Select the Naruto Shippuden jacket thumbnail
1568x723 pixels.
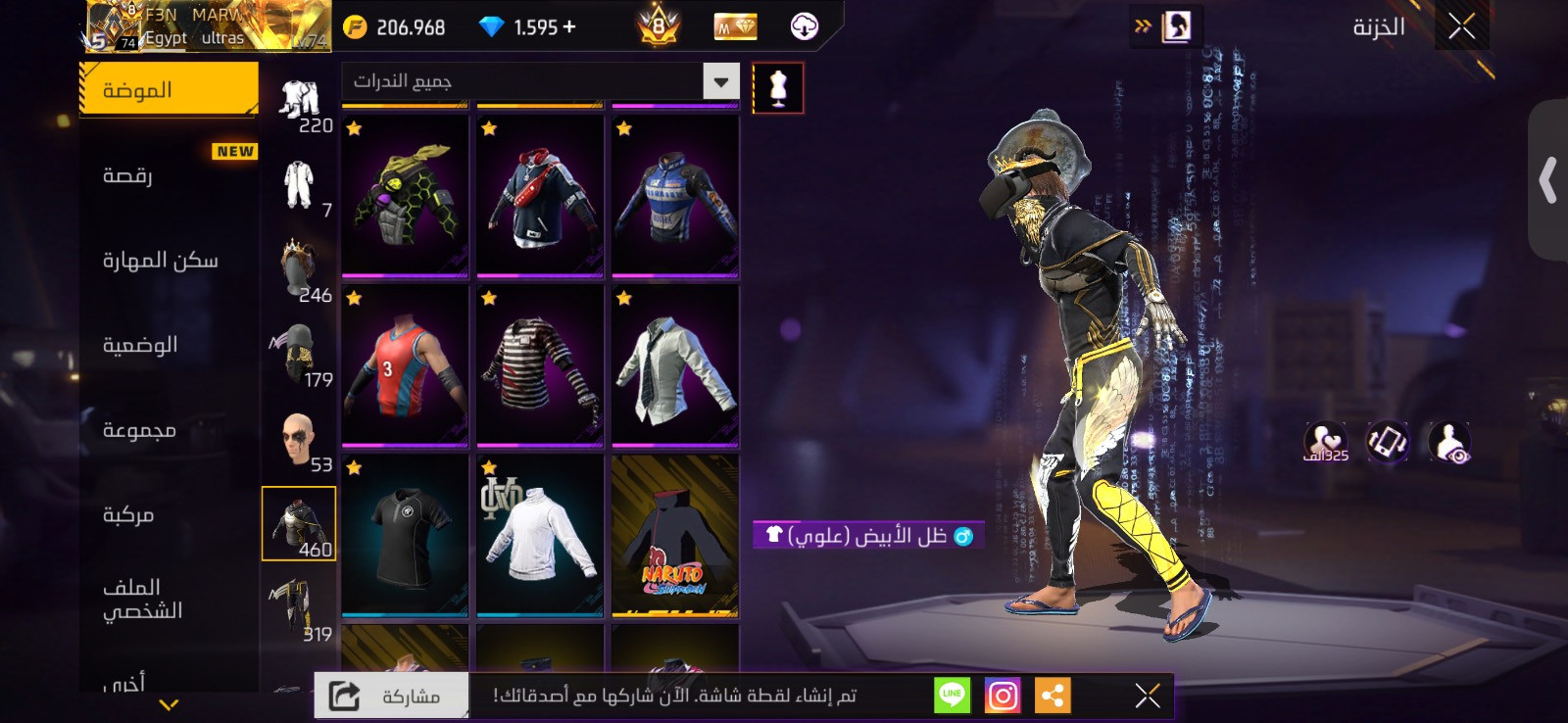coord(675,534)
